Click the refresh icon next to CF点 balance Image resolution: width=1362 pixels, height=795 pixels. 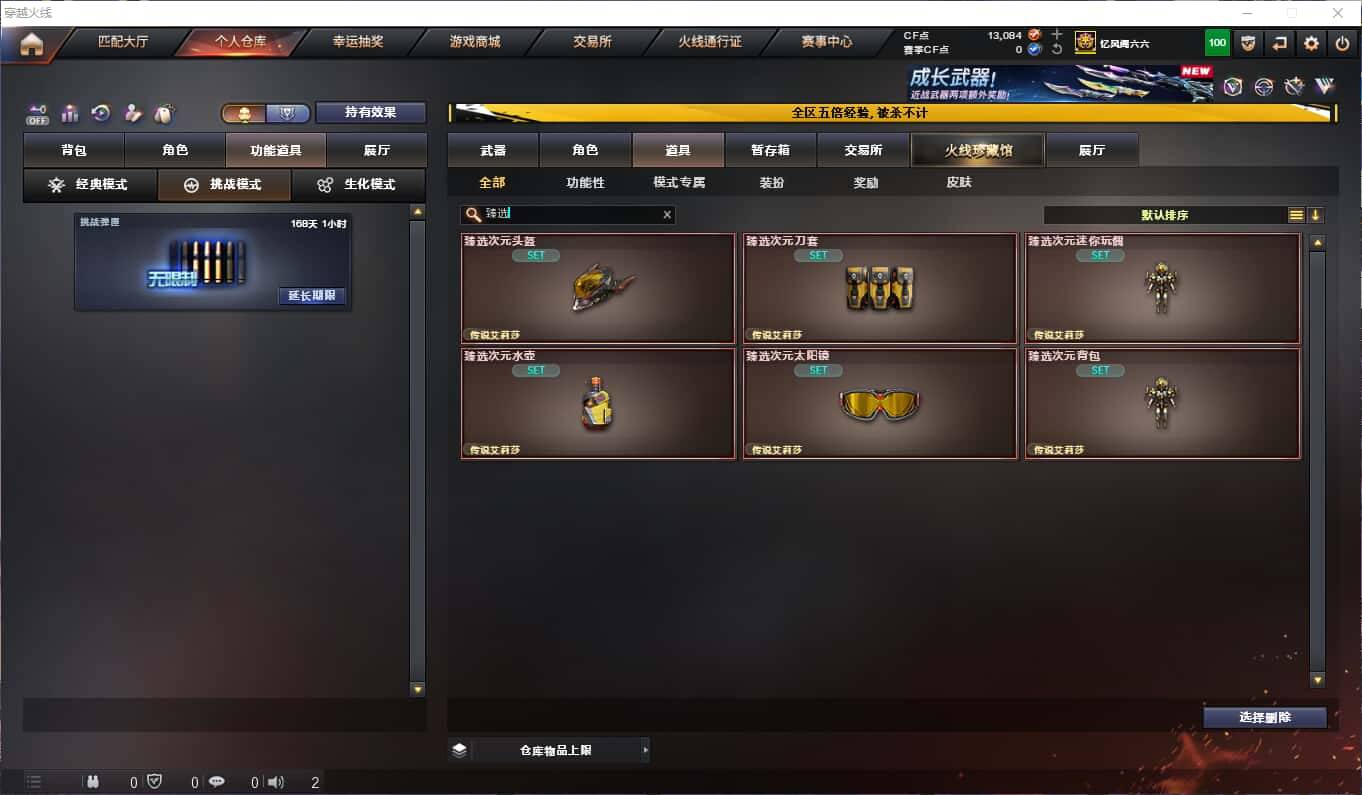pyautogui.click(x=1054, y=48)
